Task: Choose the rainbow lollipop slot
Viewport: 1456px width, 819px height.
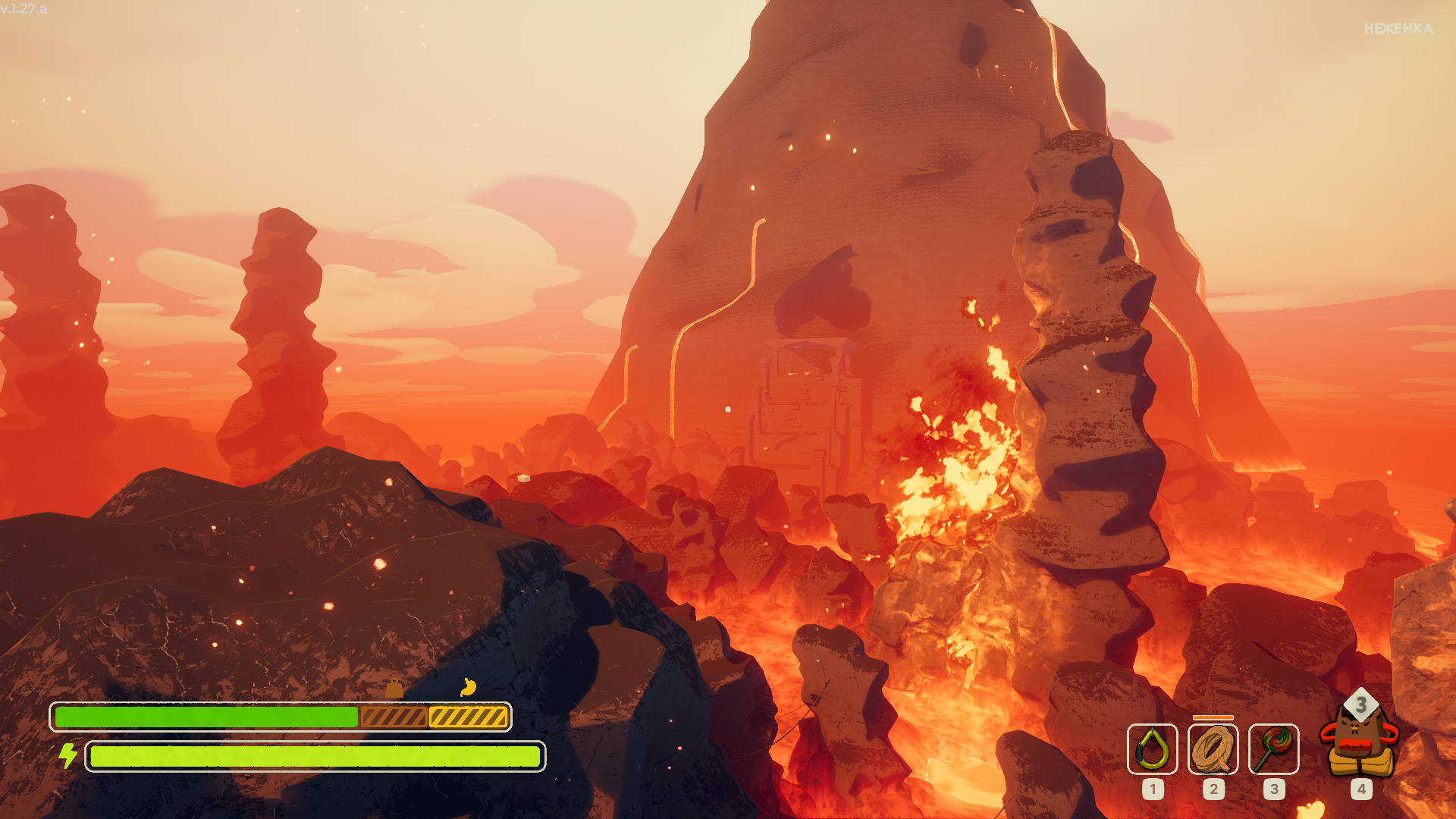Action: click(x=1273, y=749)
